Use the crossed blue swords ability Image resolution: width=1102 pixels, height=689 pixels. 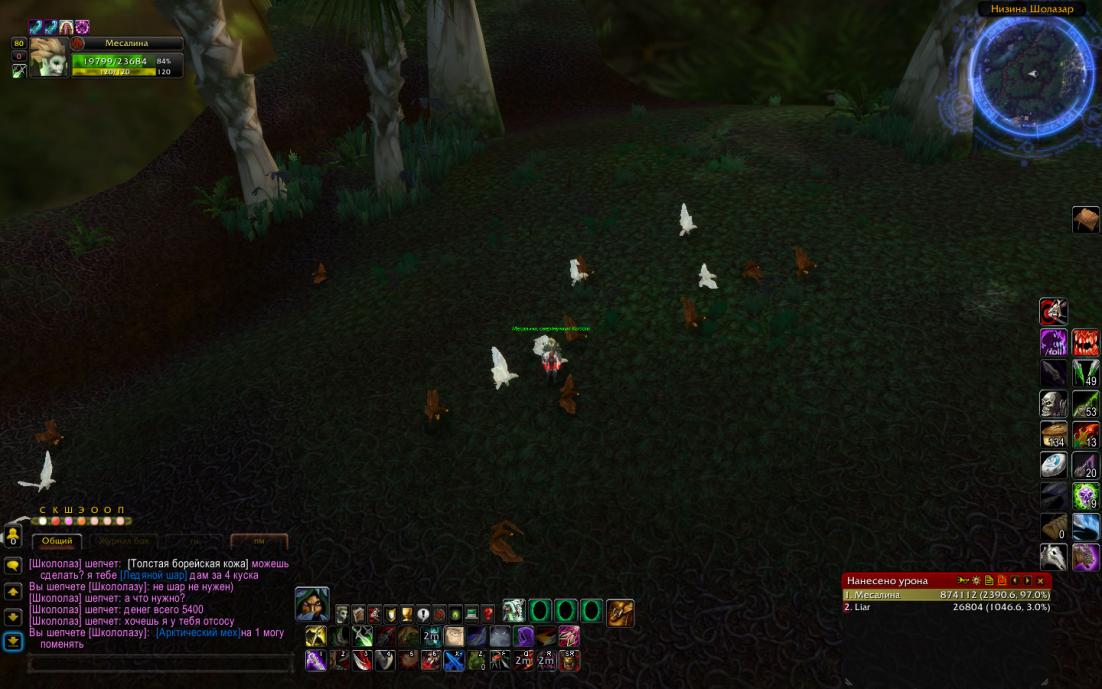(454, 660)
